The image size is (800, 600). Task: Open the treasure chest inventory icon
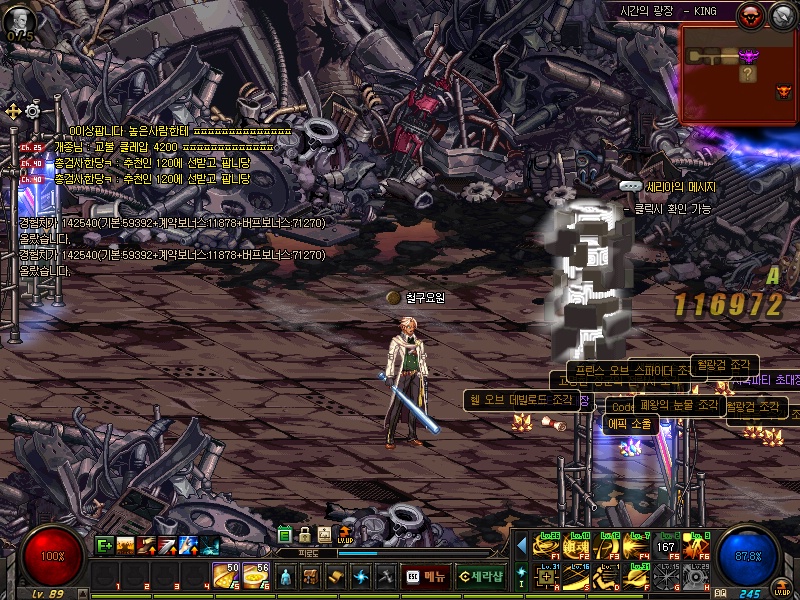click(311, 576)
